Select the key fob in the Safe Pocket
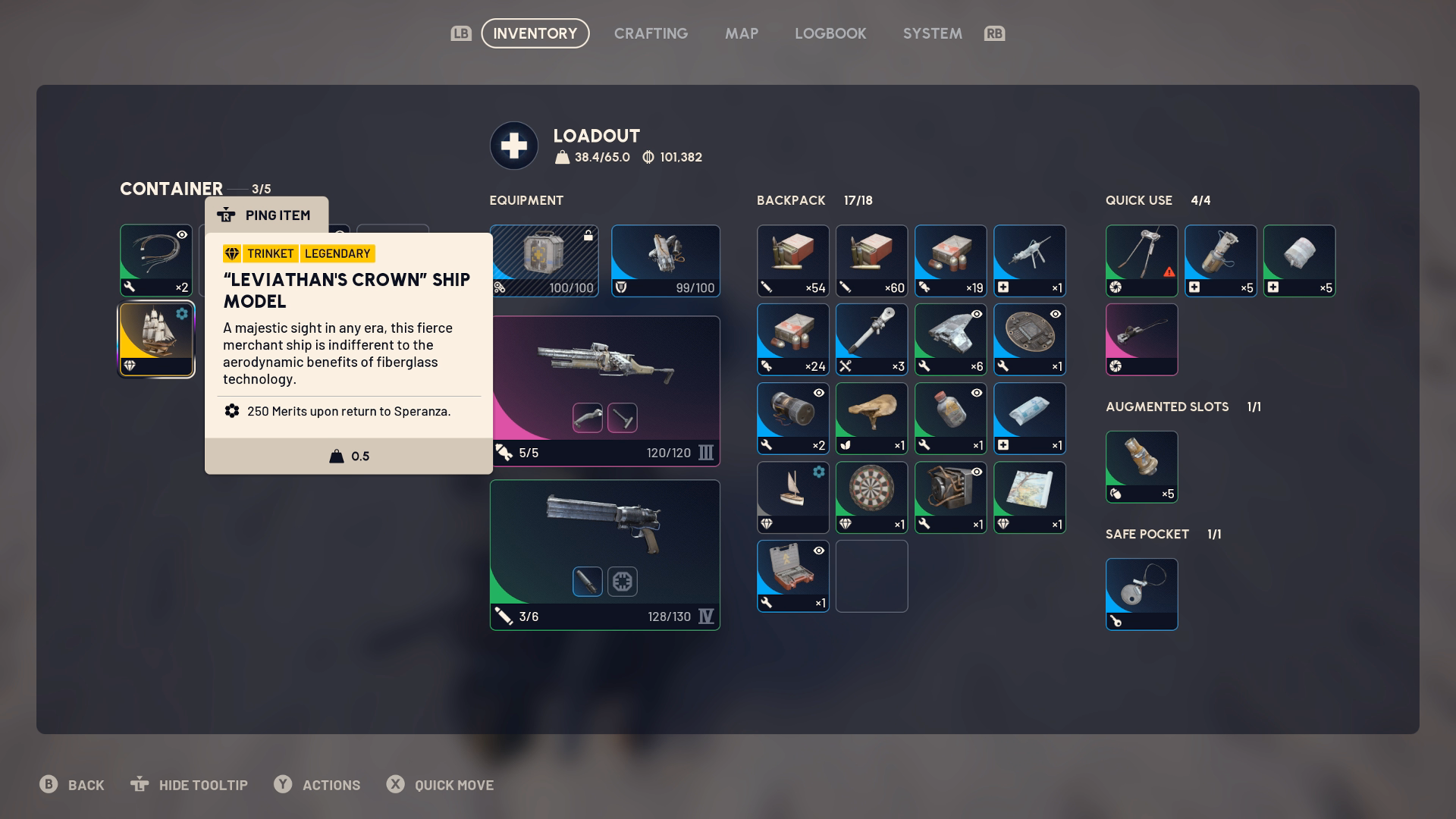This screenshot has width=1456, height=819. (1141, 595)
